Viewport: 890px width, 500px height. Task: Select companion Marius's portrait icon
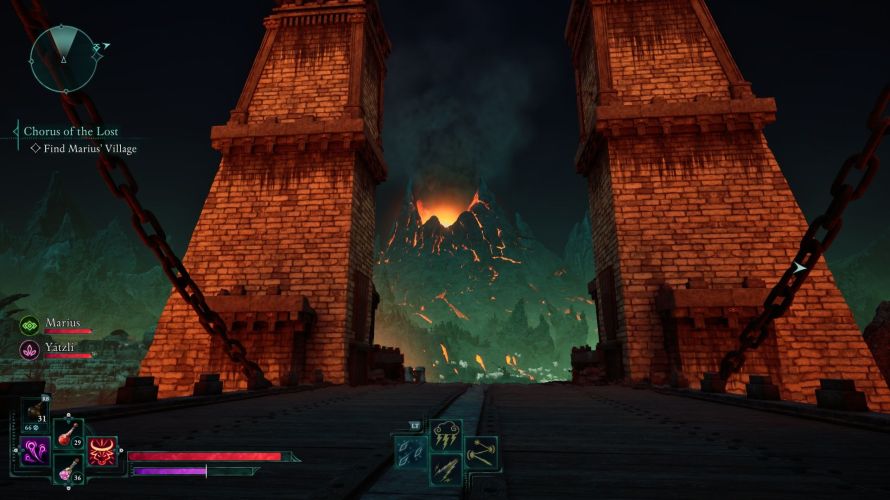tap(29, 325)
